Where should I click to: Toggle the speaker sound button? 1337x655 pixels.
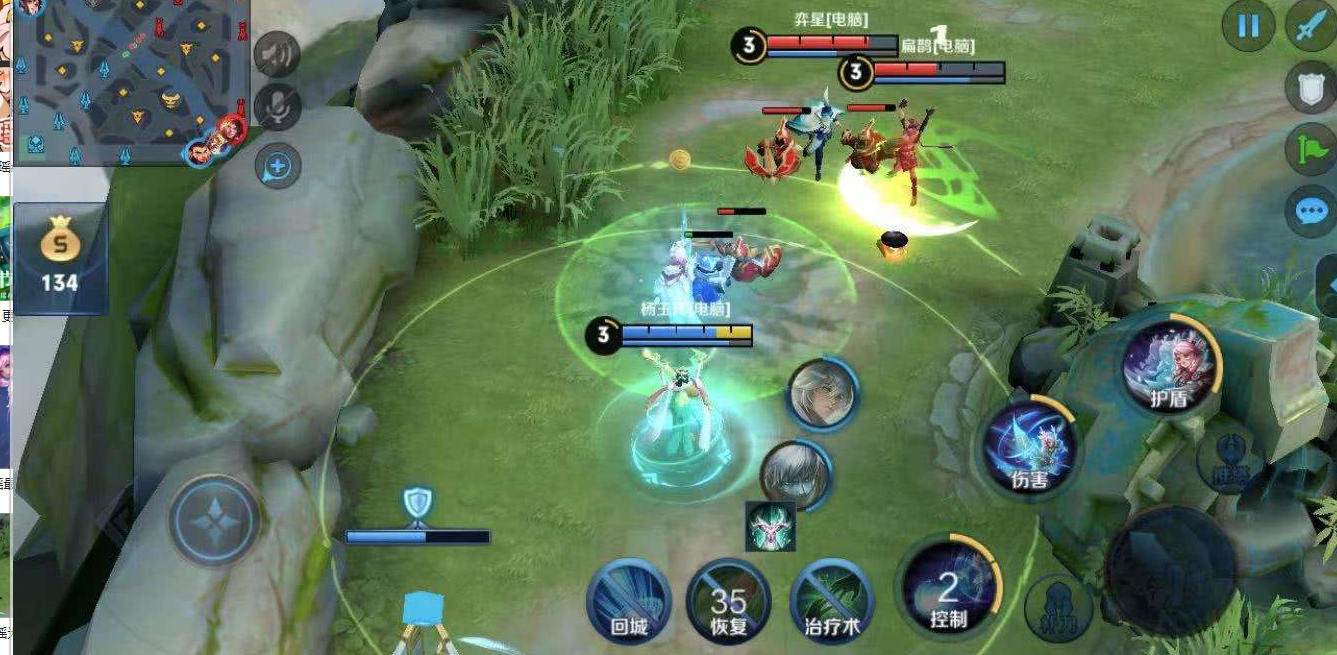tap(277, 54)
